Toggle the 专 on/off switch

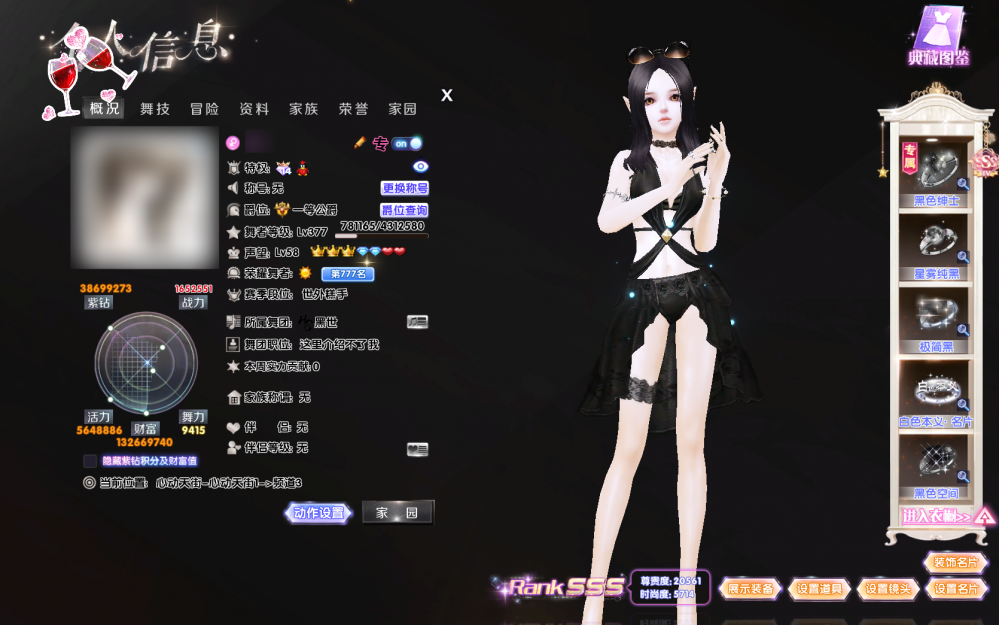coord(406,143)
